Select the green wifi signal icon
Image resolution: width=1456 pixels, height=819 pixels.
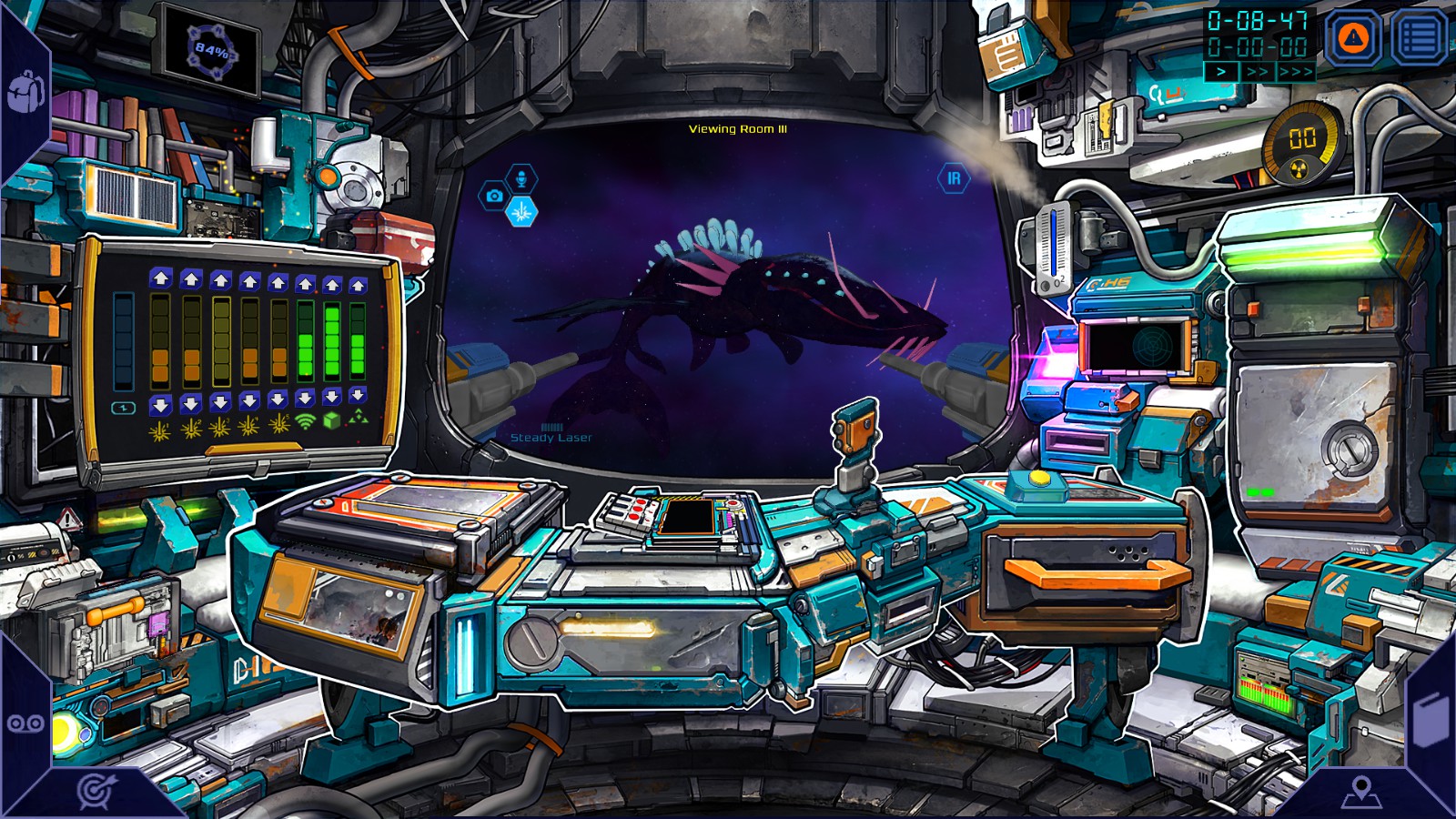pos(305,423)
